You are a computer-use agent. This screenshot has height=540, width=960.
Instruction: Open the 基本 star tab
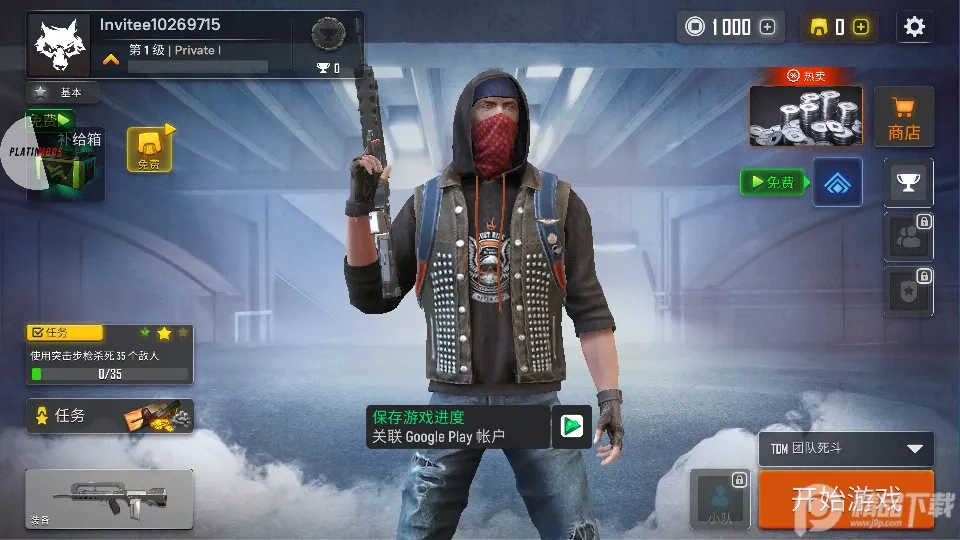click(63, 92)
